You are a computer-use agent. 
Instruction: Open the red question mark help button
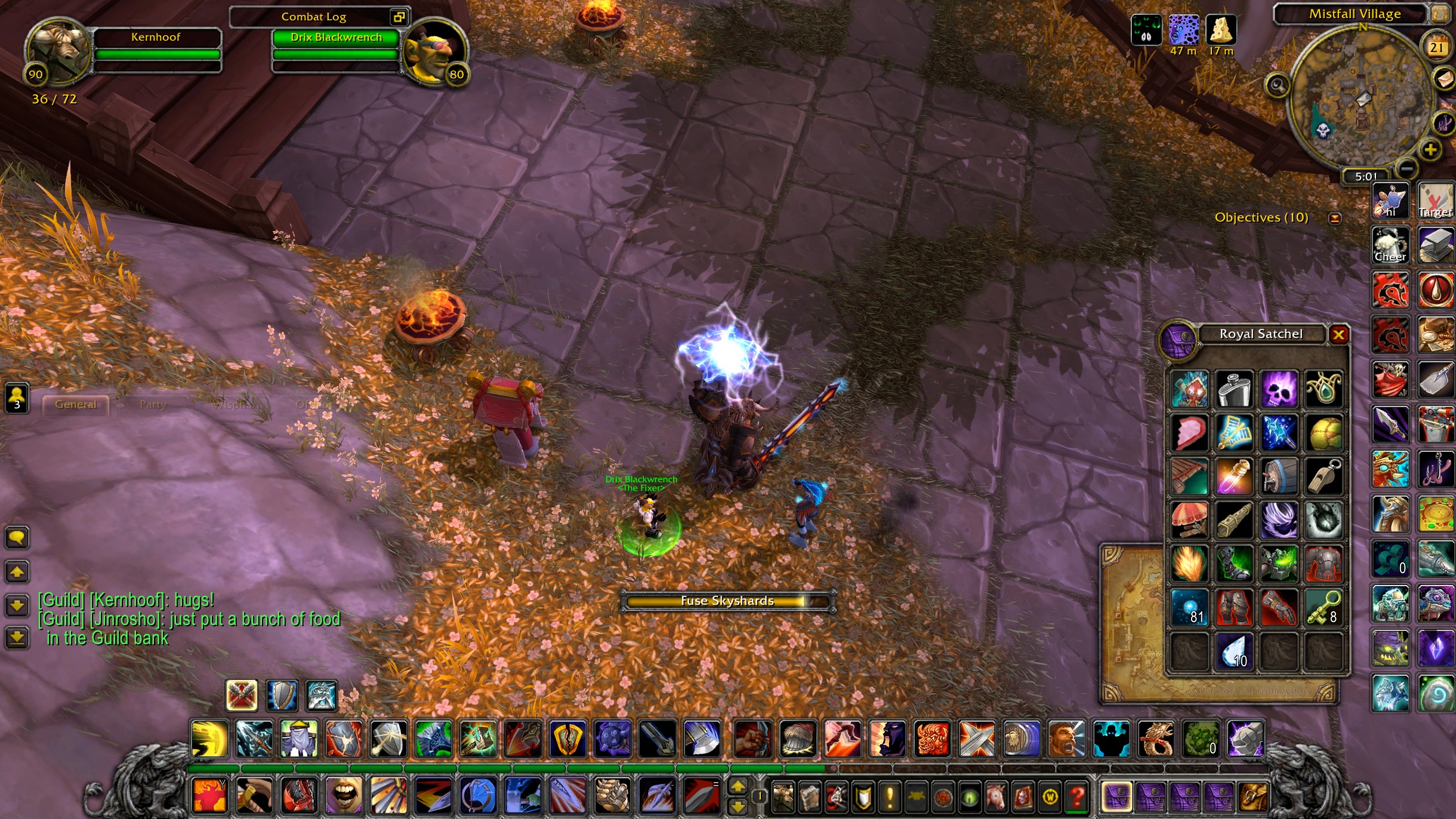[1076, 796]
